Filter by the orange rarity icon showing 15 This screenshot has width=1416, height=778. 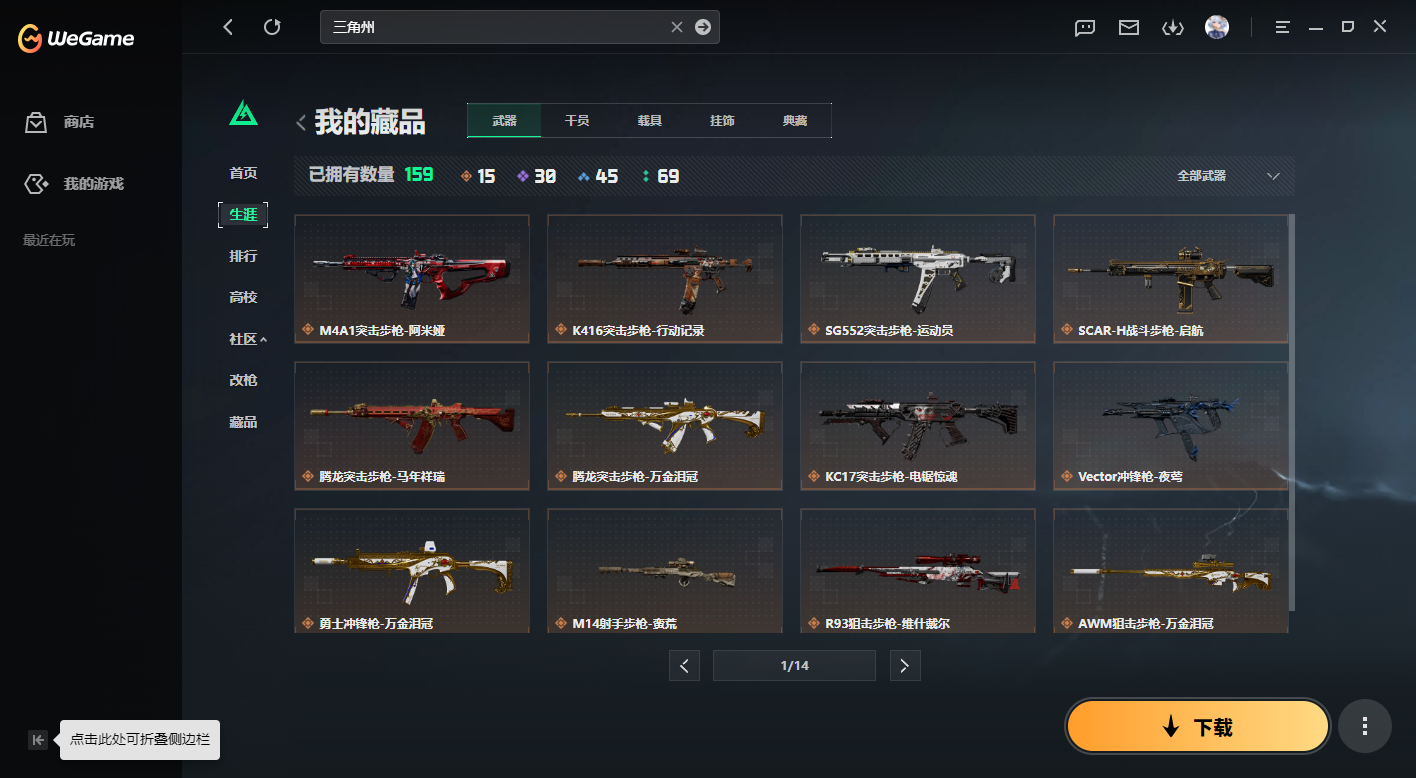(466, 175)
